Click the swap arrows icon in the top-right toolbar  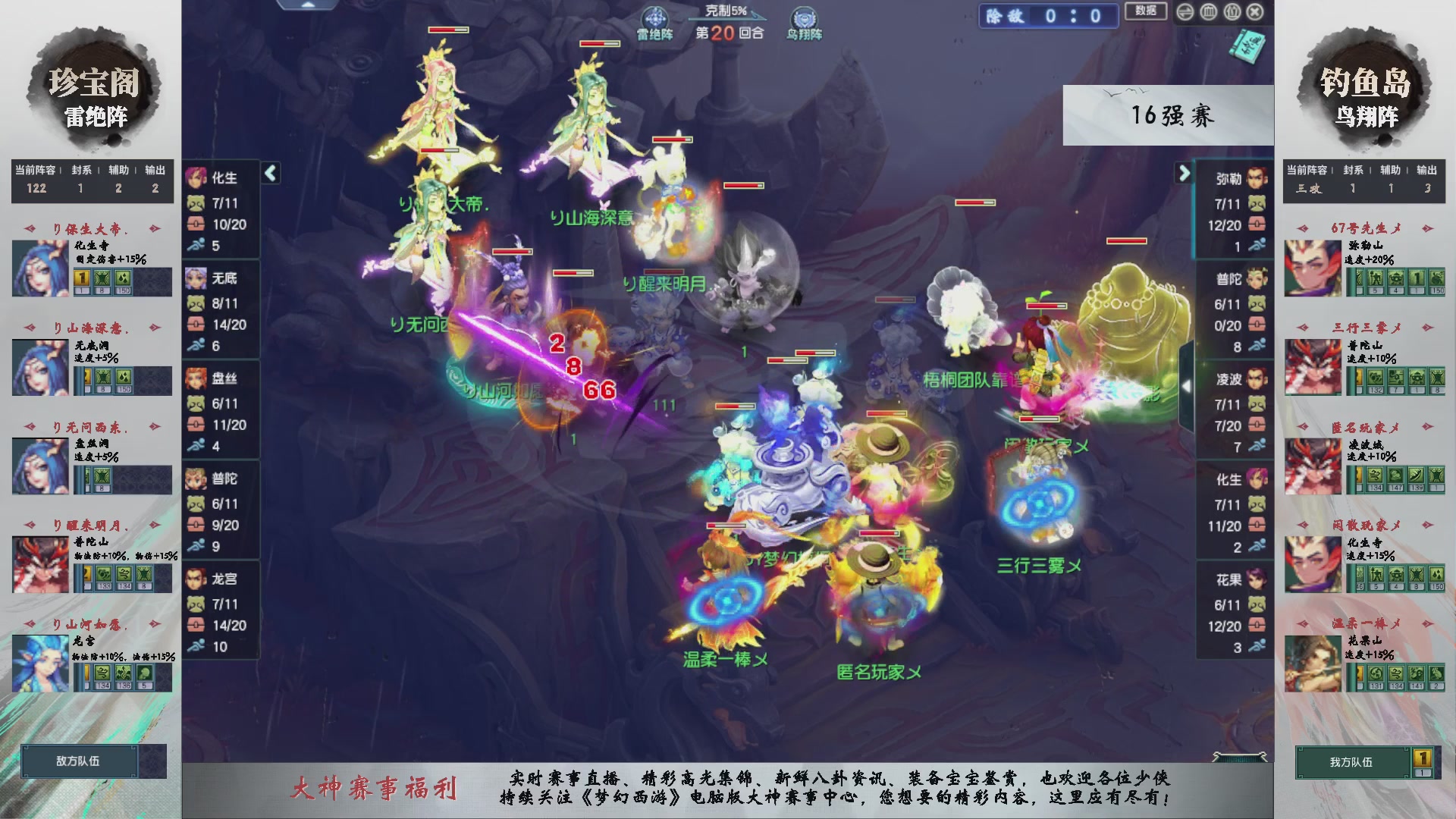click(x=1185, y=12)
